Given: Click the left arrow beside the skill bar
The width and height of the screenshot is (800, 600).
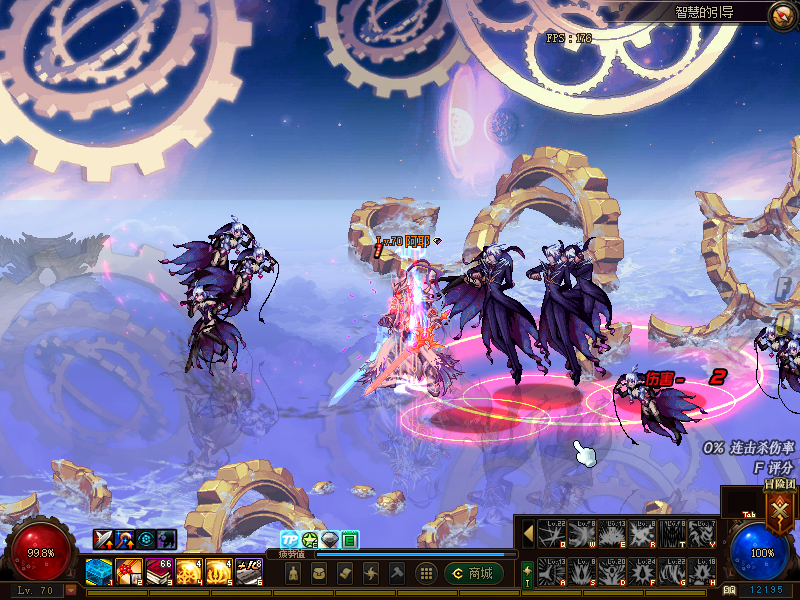Looking at the screenshot, I should pyautogui.click(x=528, y=534).
